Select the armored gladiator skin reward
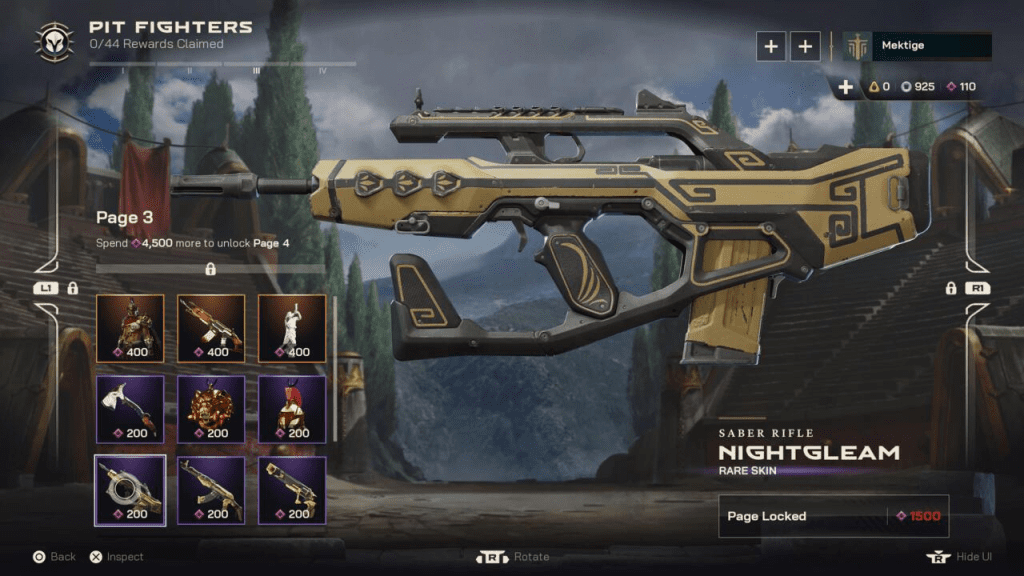Screen dimensions: 1024x576 (x=130, y=328)
